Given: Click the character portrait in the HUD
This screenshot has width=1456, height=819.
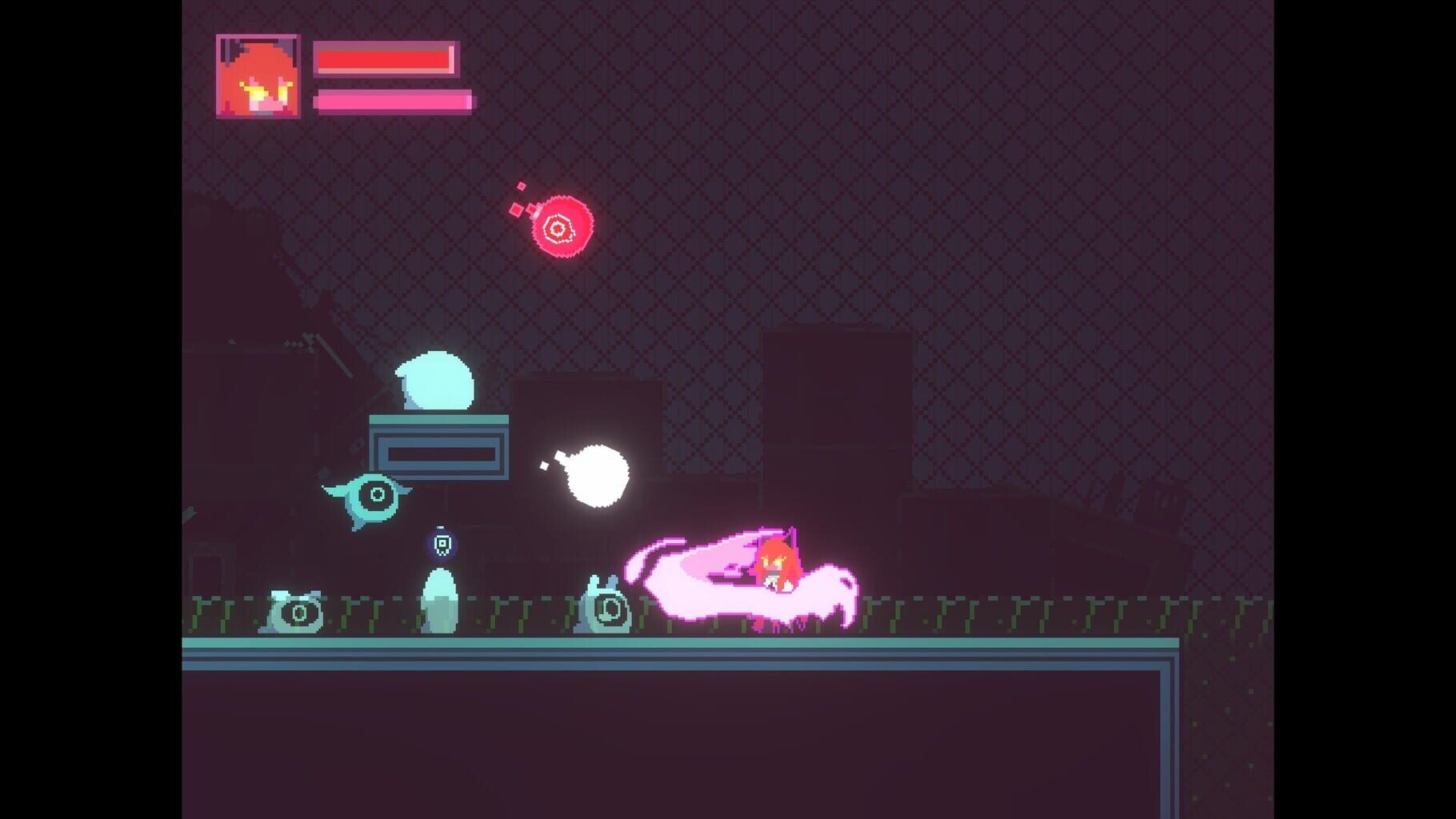Looking at the screenshot, I should [258, 76].
